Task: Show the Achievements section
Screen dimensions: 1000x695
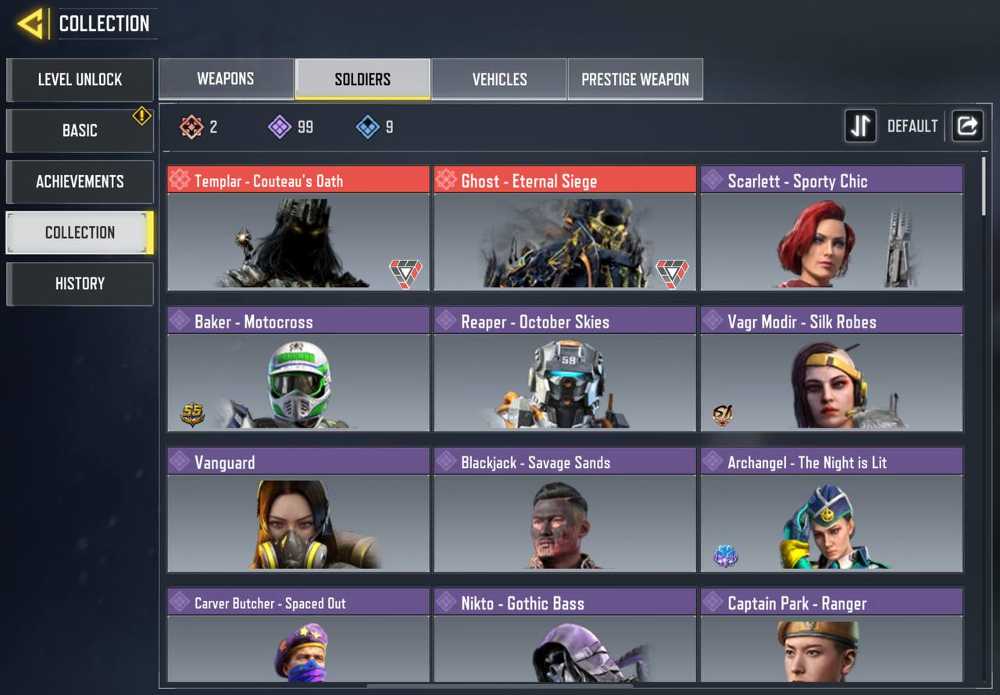Action: (x=80, y=181)
